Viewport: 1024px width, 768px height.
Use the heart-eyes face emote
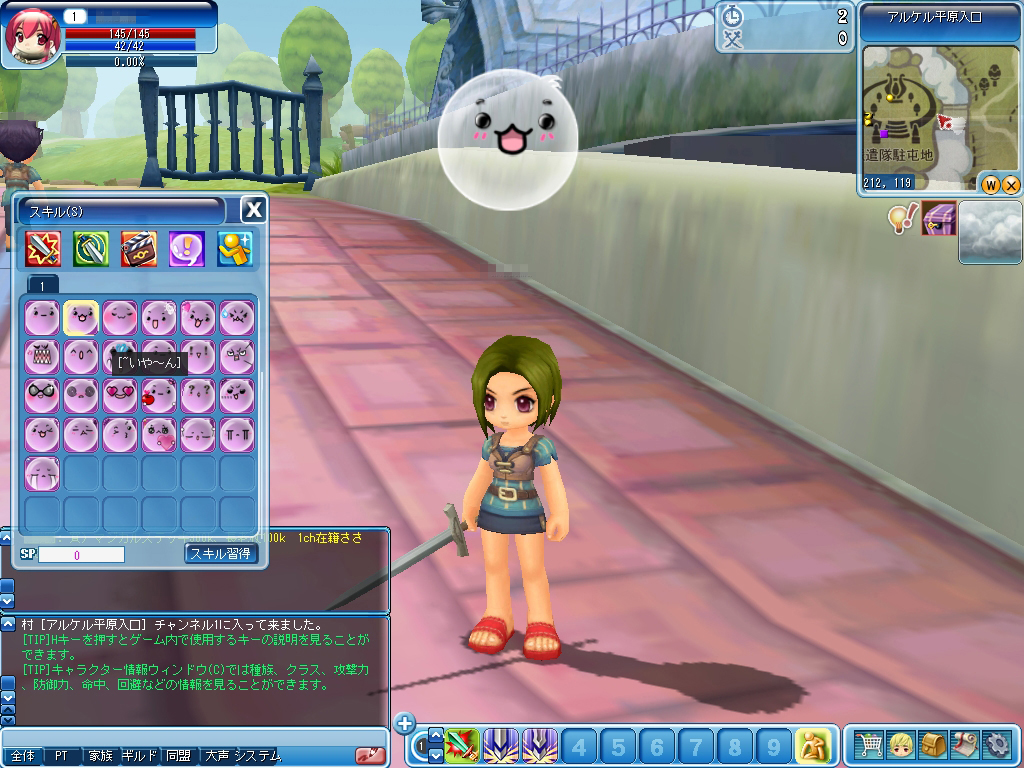[x=120, y=395]
